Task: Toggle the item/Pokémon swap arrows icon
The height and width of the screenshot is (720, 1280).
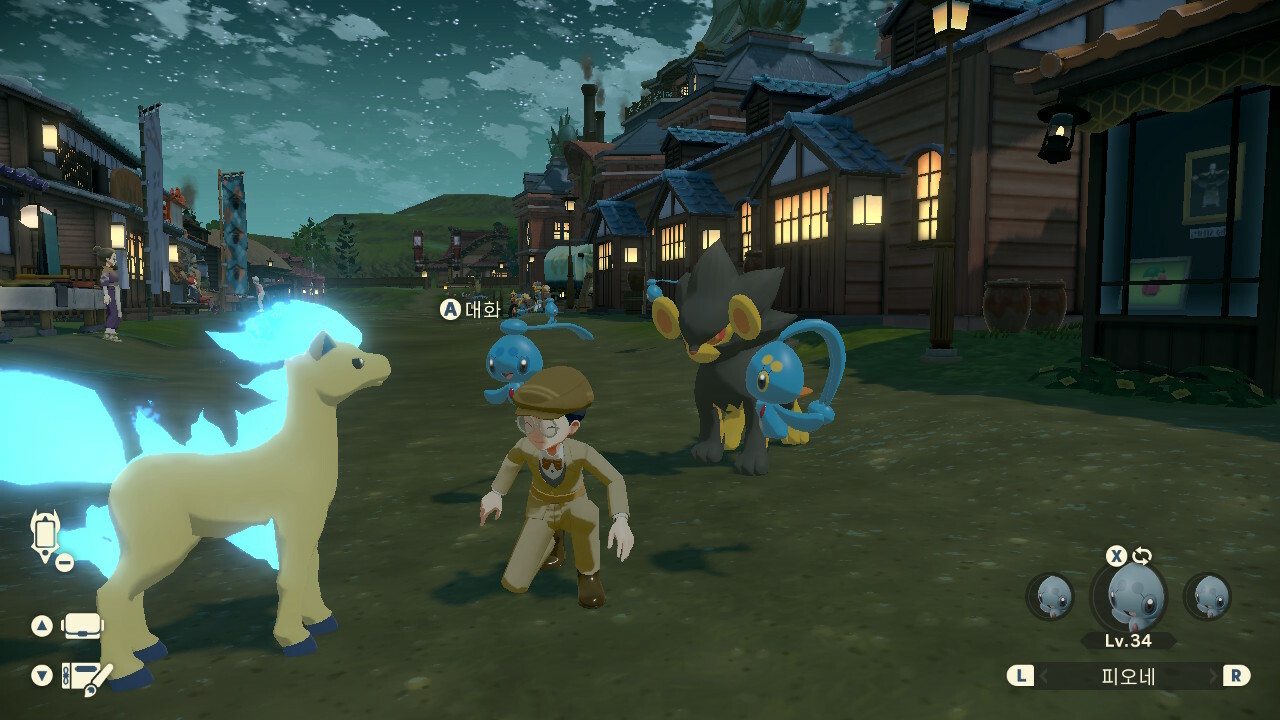Action: pos(1142,556)
